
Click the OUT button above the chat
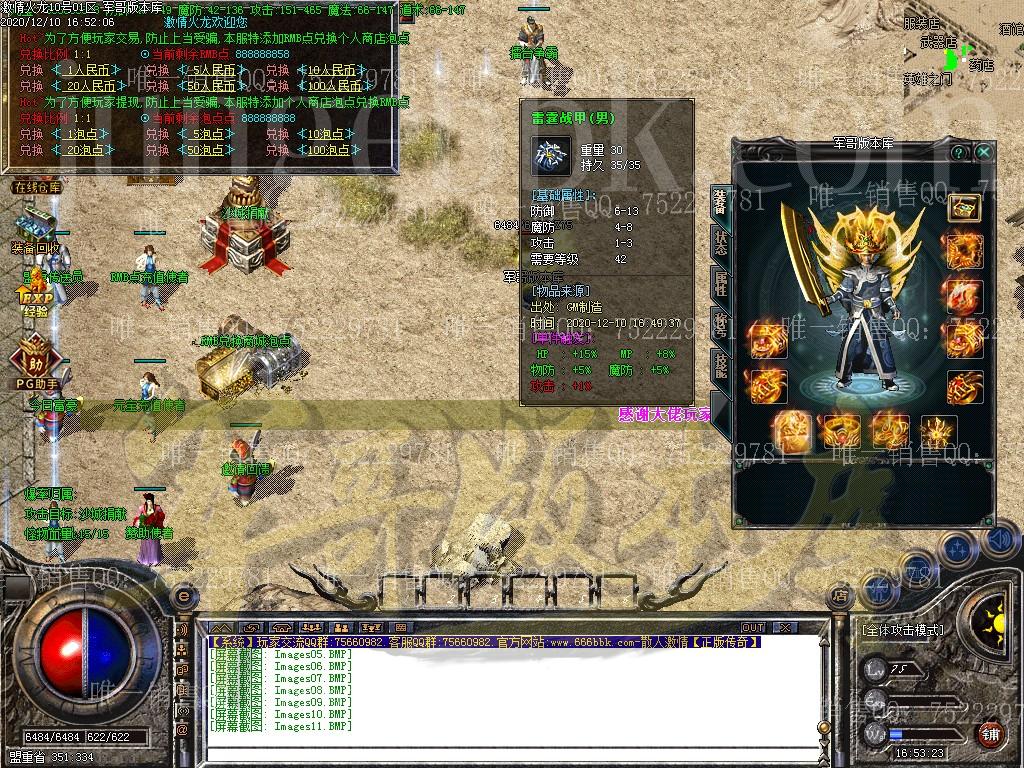coord(752,627)
